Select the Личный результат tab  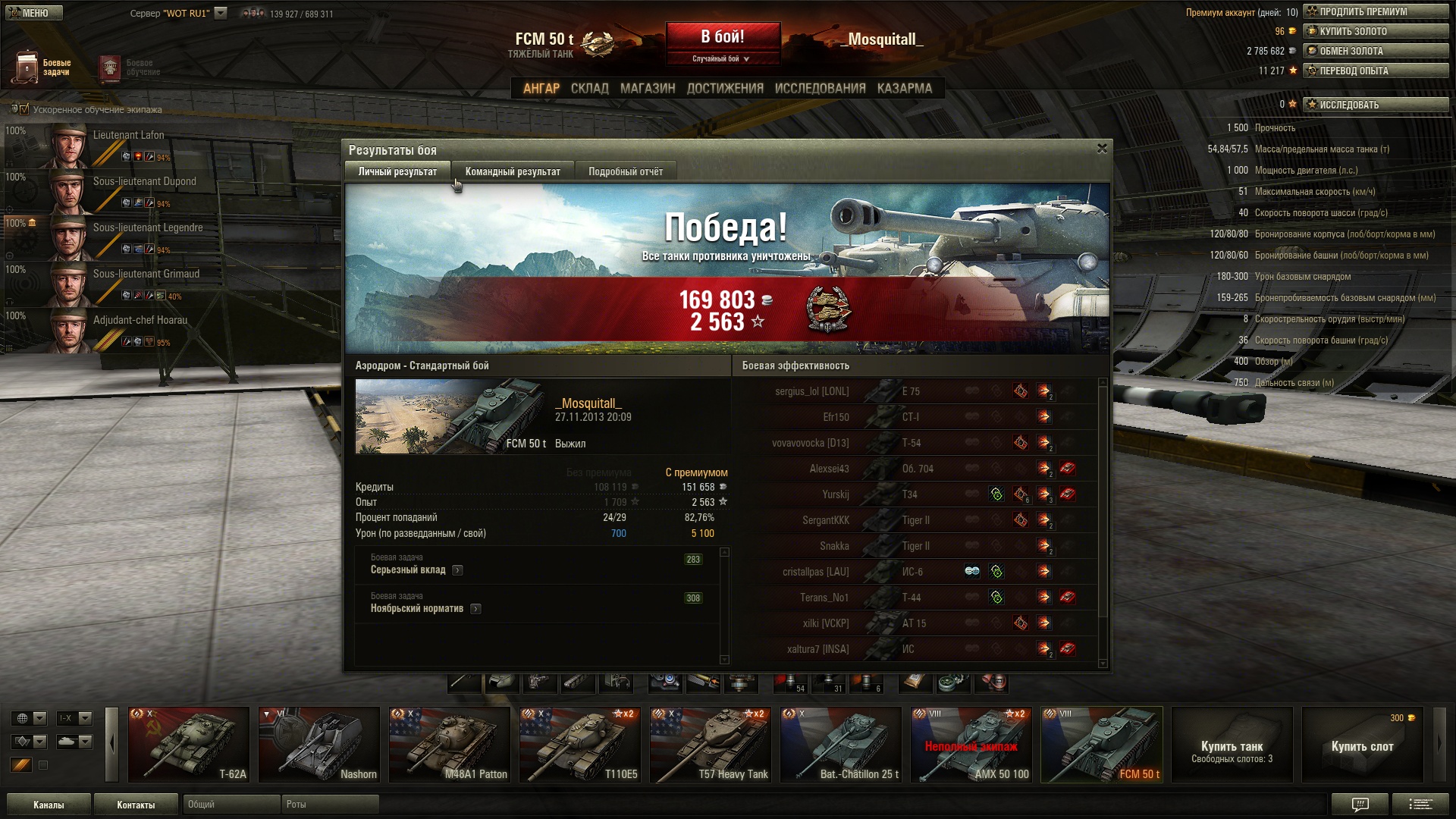tap(397, 172)
